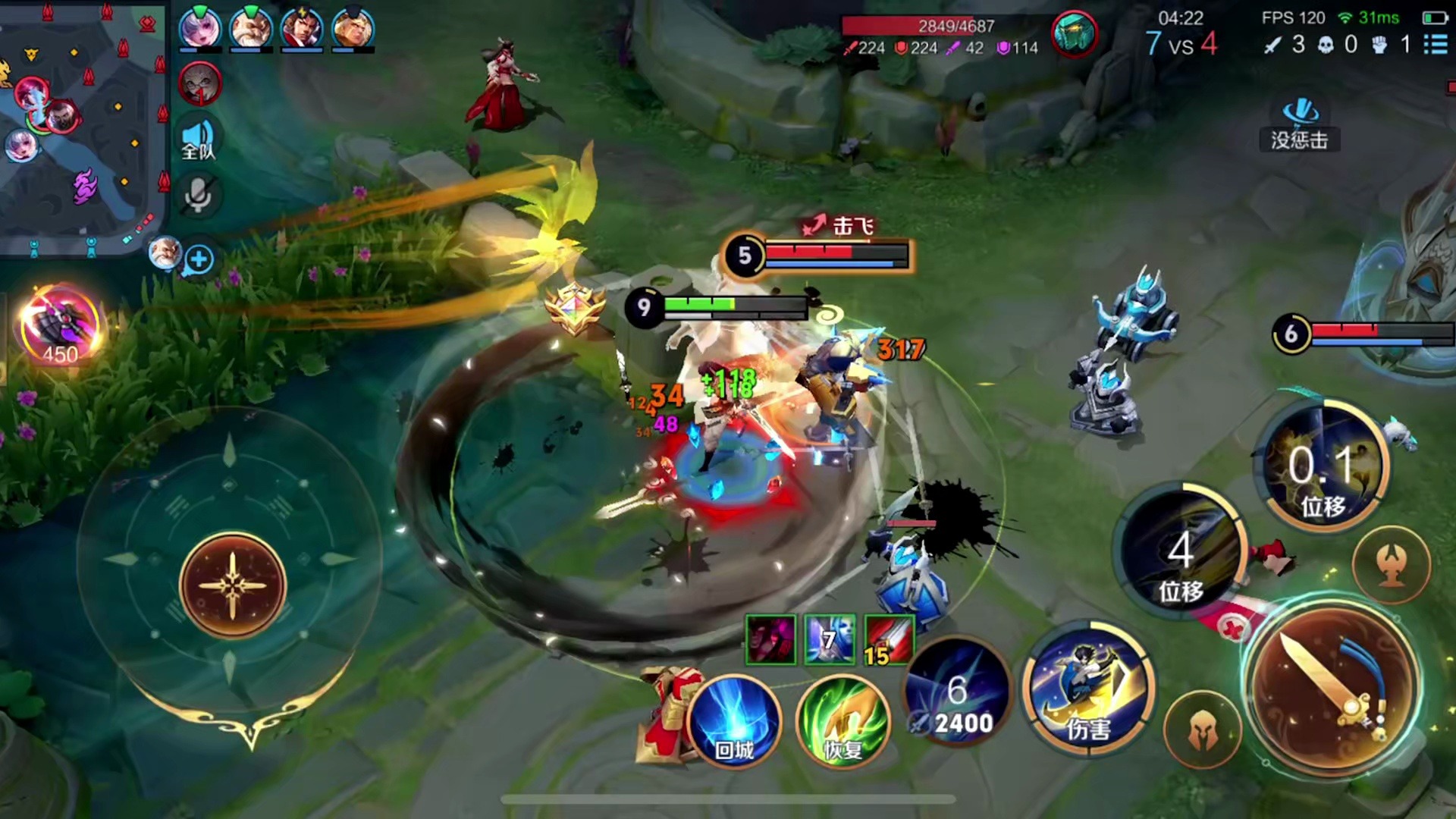Use the 位移 dash skill showing 4

pos(1180,557)
